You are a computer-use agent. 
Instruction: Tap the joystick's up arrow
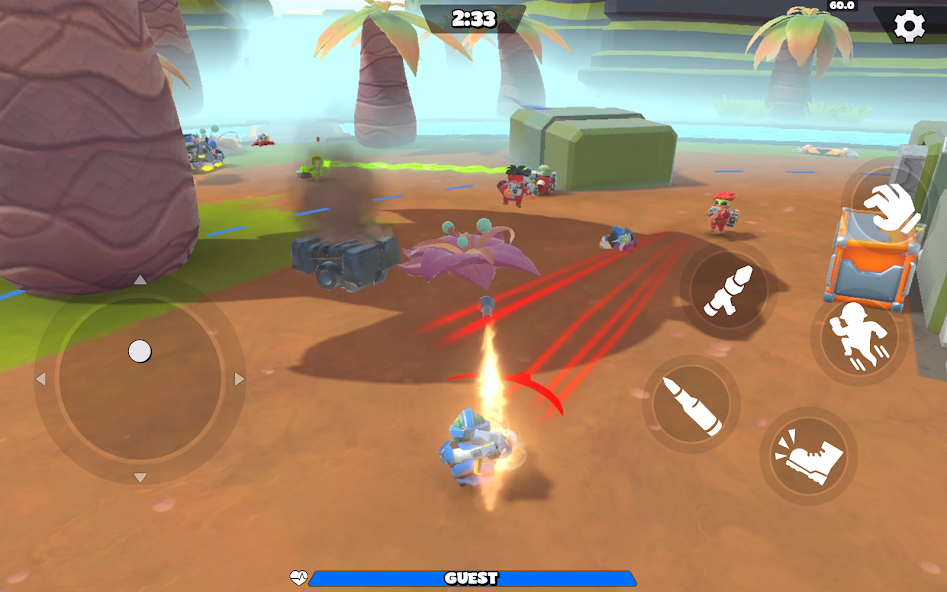click(x=140, y=280)
